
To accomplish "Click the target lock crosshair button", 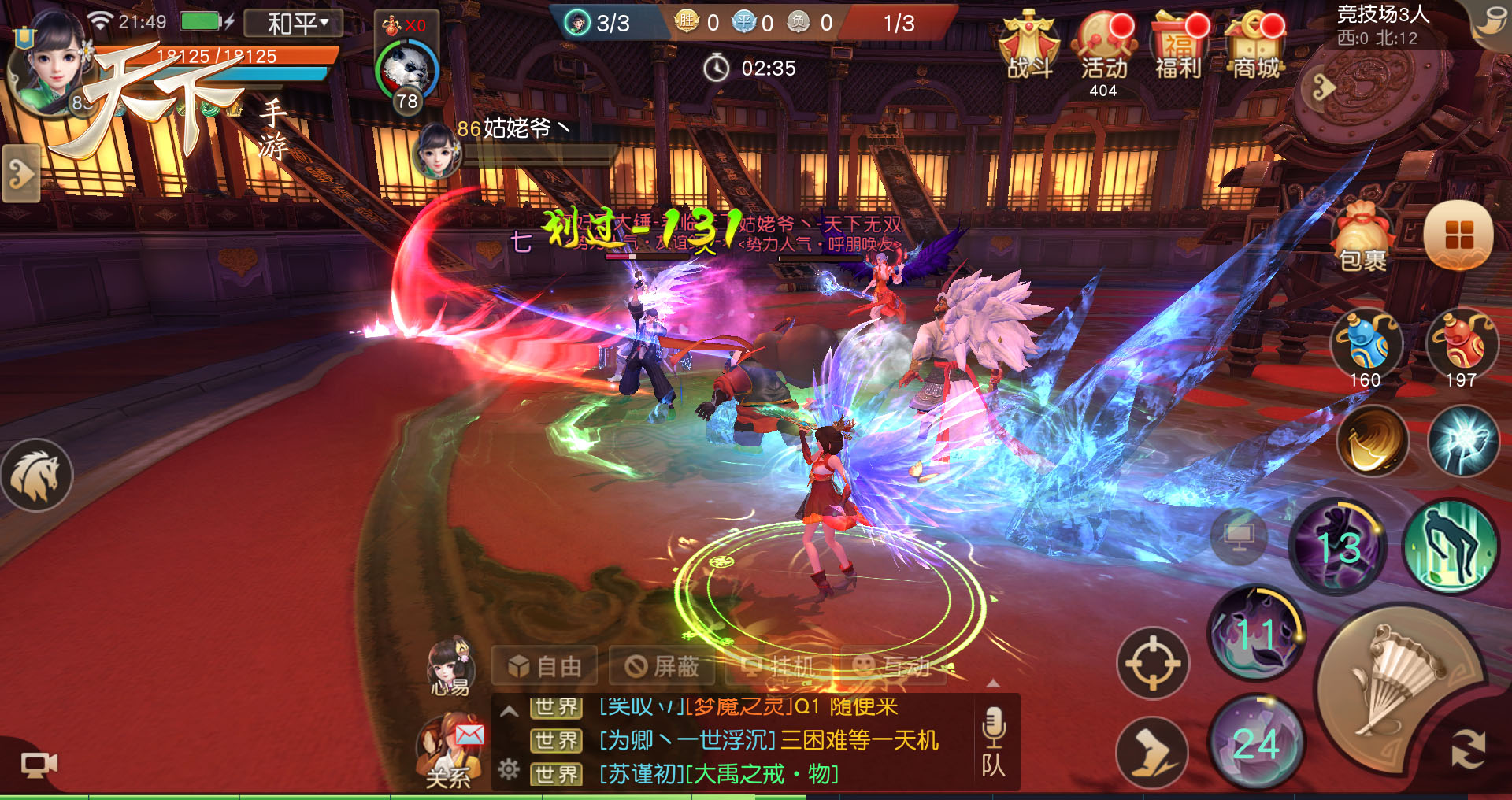I will (x=1152, y=663).
